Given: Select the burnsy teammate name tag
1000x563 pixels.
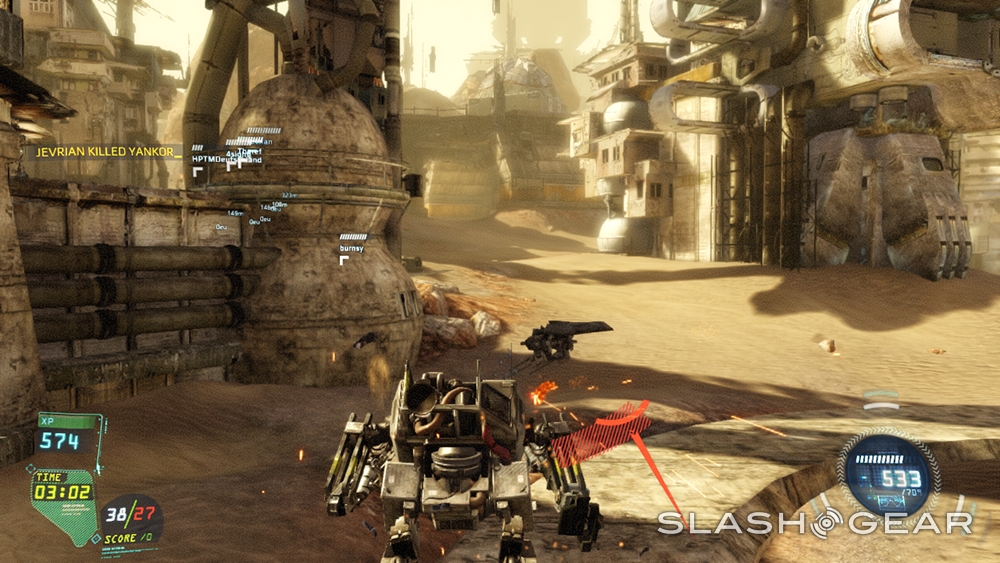Looking at the screenshot, I should pos(352,248).
